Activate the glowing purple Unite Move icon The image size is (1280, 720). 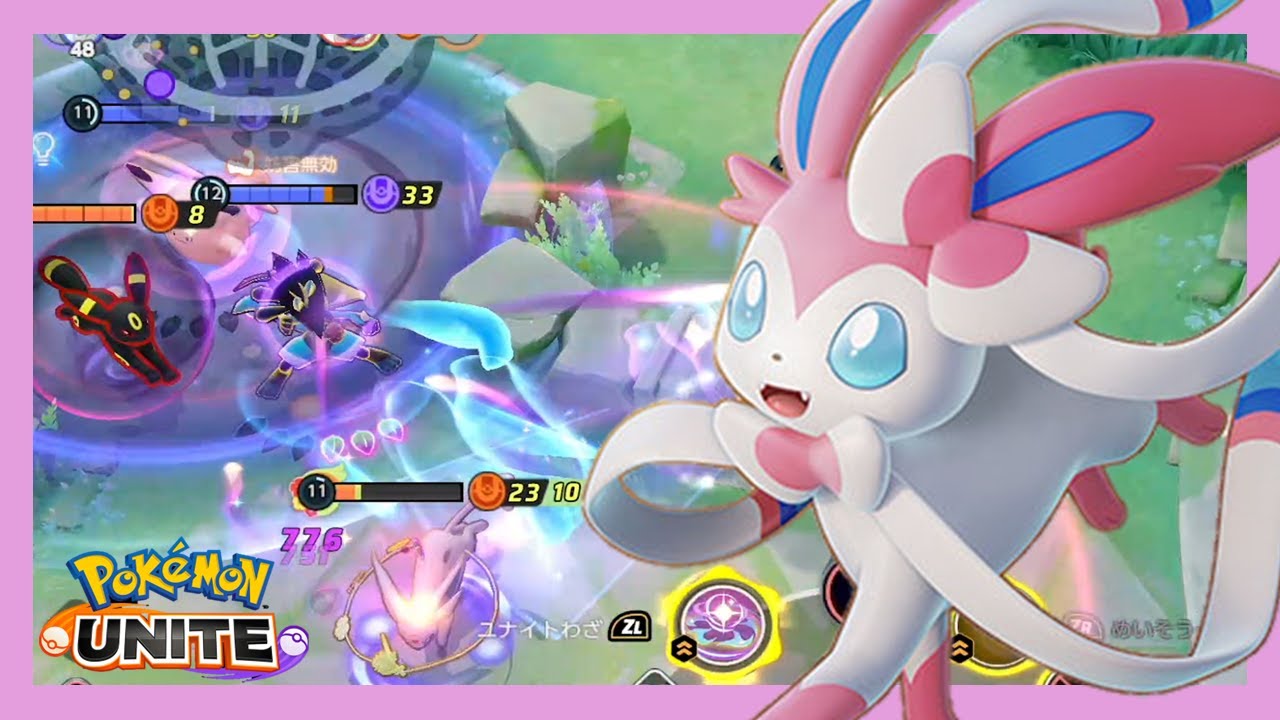(721, 626)
